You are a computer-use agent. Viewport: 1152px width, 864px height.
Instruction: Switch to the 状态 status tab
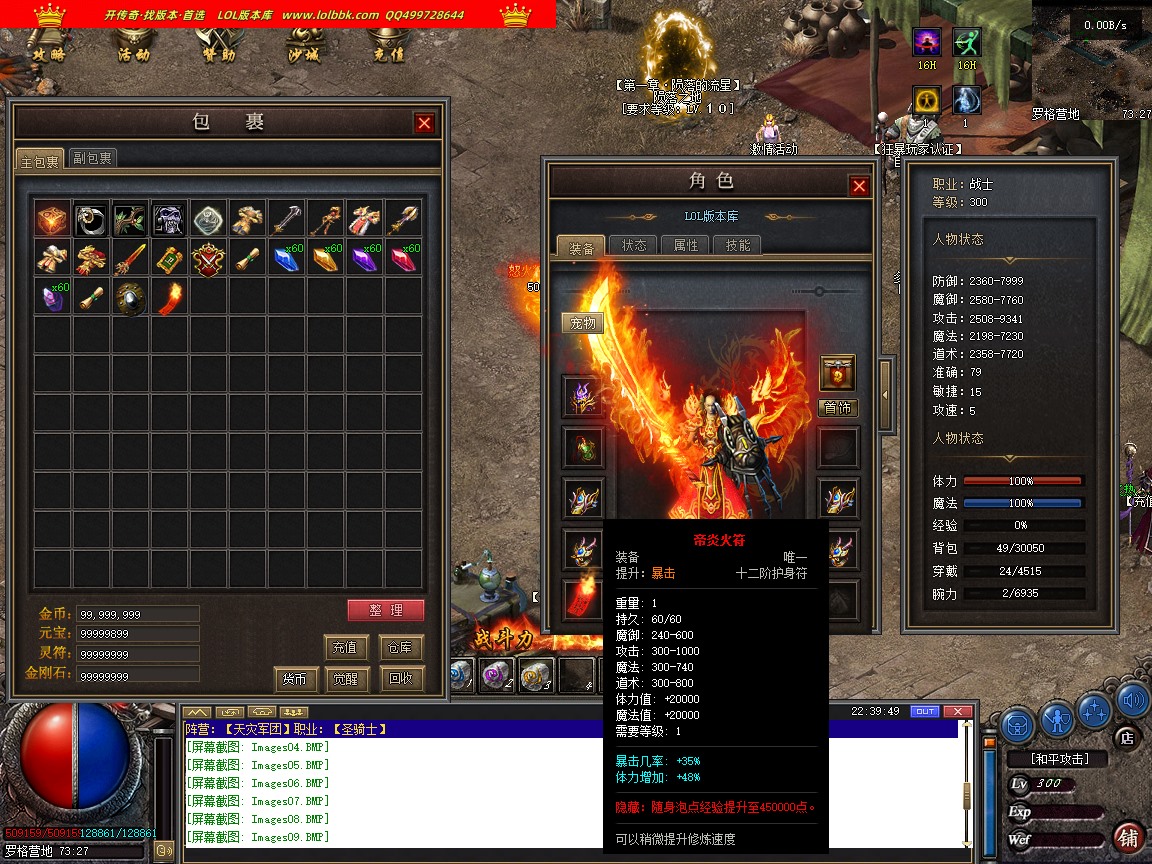point(634,245)
